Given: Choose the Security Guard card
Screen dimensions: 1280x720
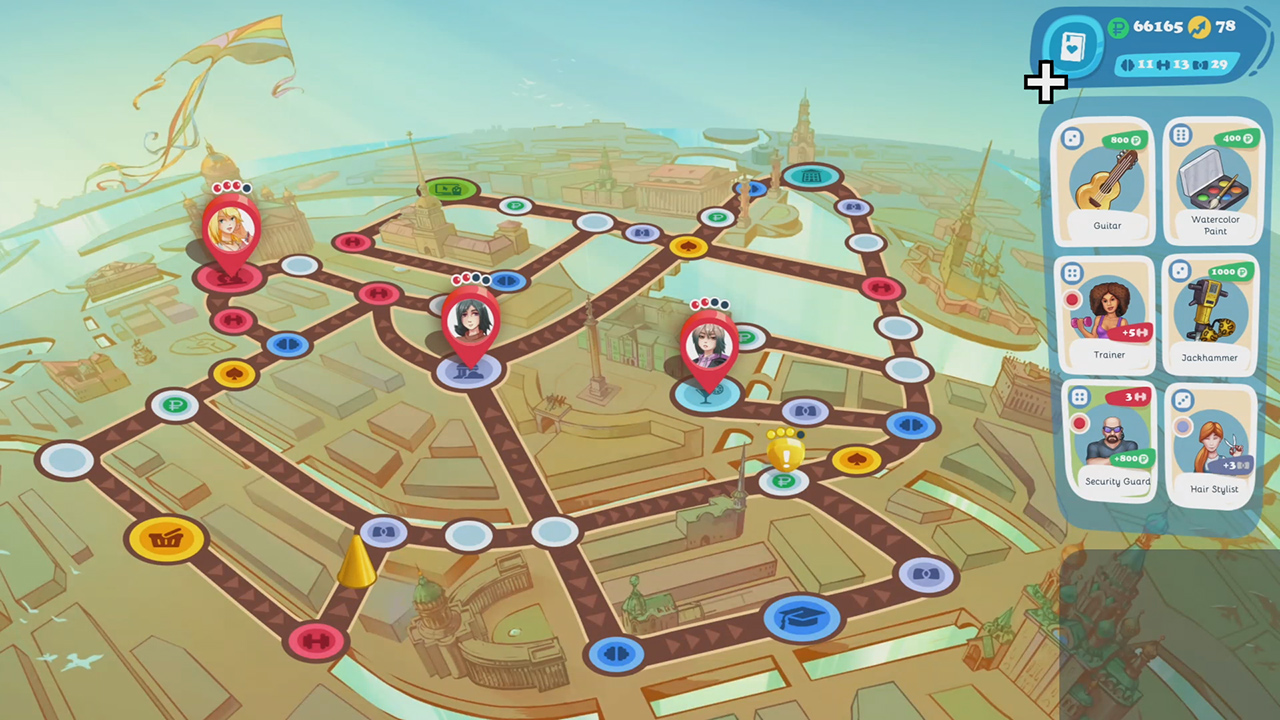Looking at the screenshot, I should (x=1115, y=435).
